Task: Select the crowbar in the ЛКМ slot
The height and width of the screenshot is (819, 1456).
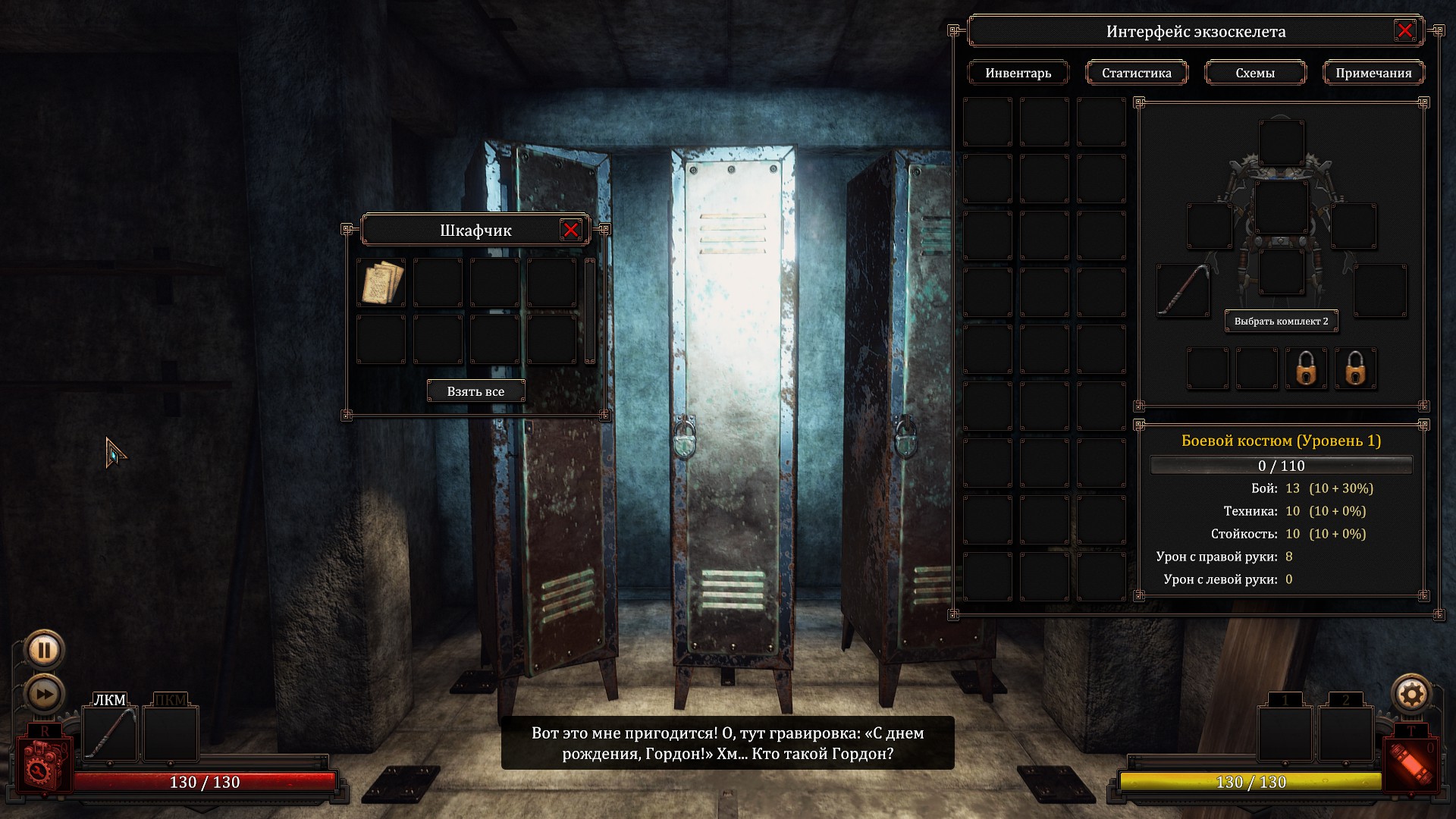Action: pos(108,733)
